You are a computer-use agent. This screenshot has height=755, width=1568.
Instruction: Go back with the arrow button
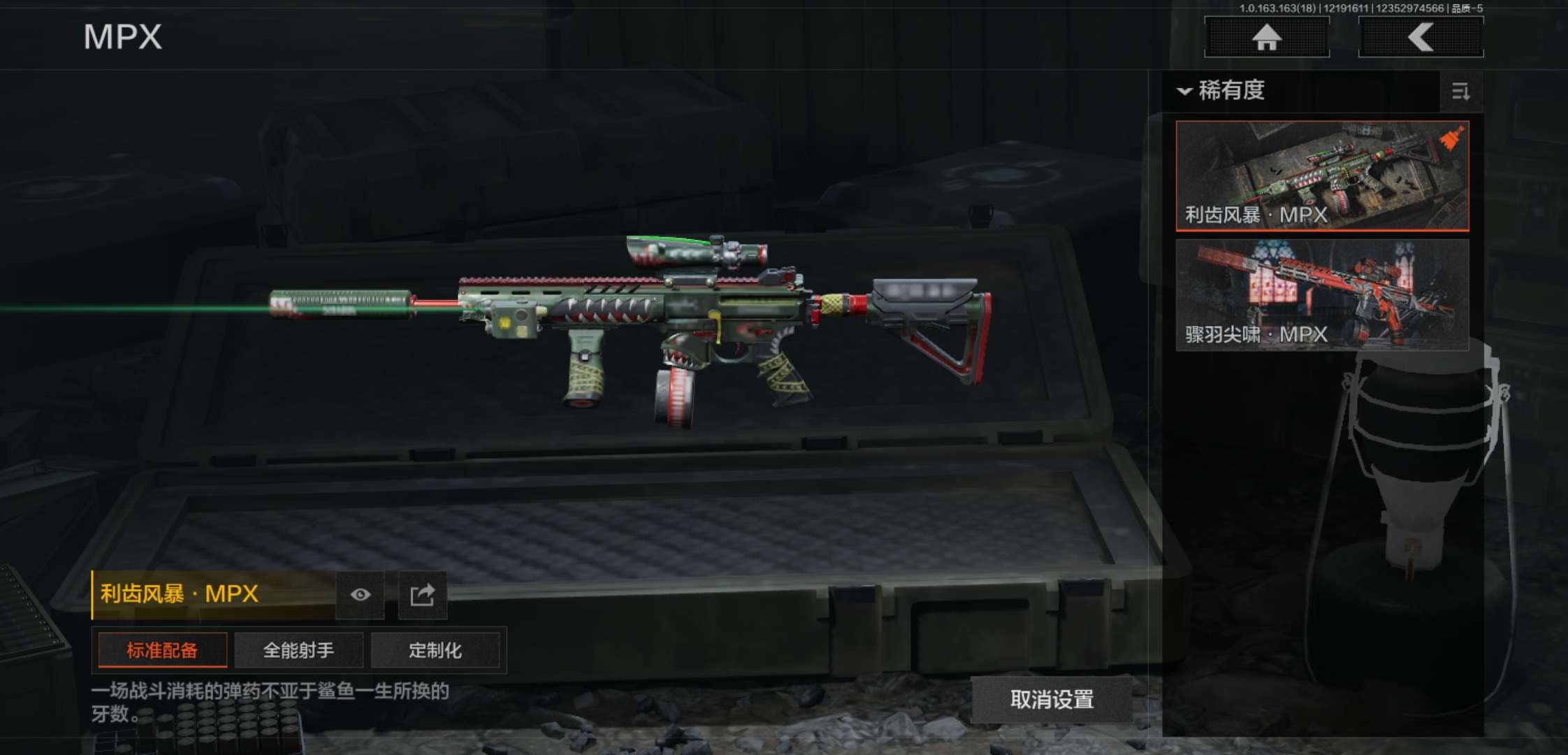(1421, 37)
